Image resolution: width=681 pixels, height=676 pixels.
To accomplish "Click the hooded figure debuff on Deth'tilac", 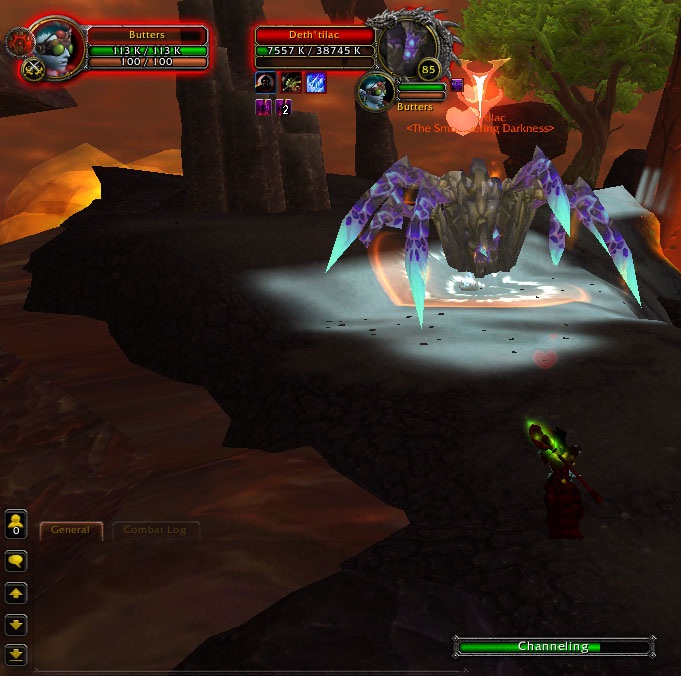I will [266, 83].
